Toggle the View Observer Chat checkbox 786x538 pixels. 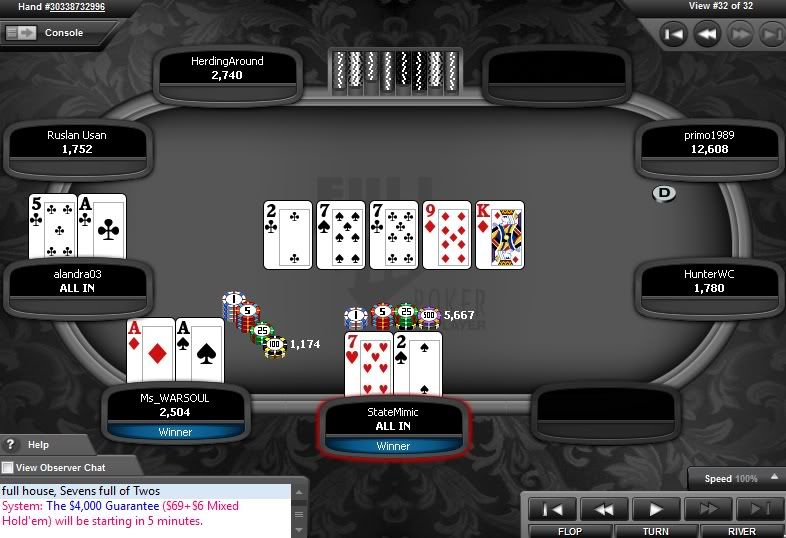tap(8, 468)
